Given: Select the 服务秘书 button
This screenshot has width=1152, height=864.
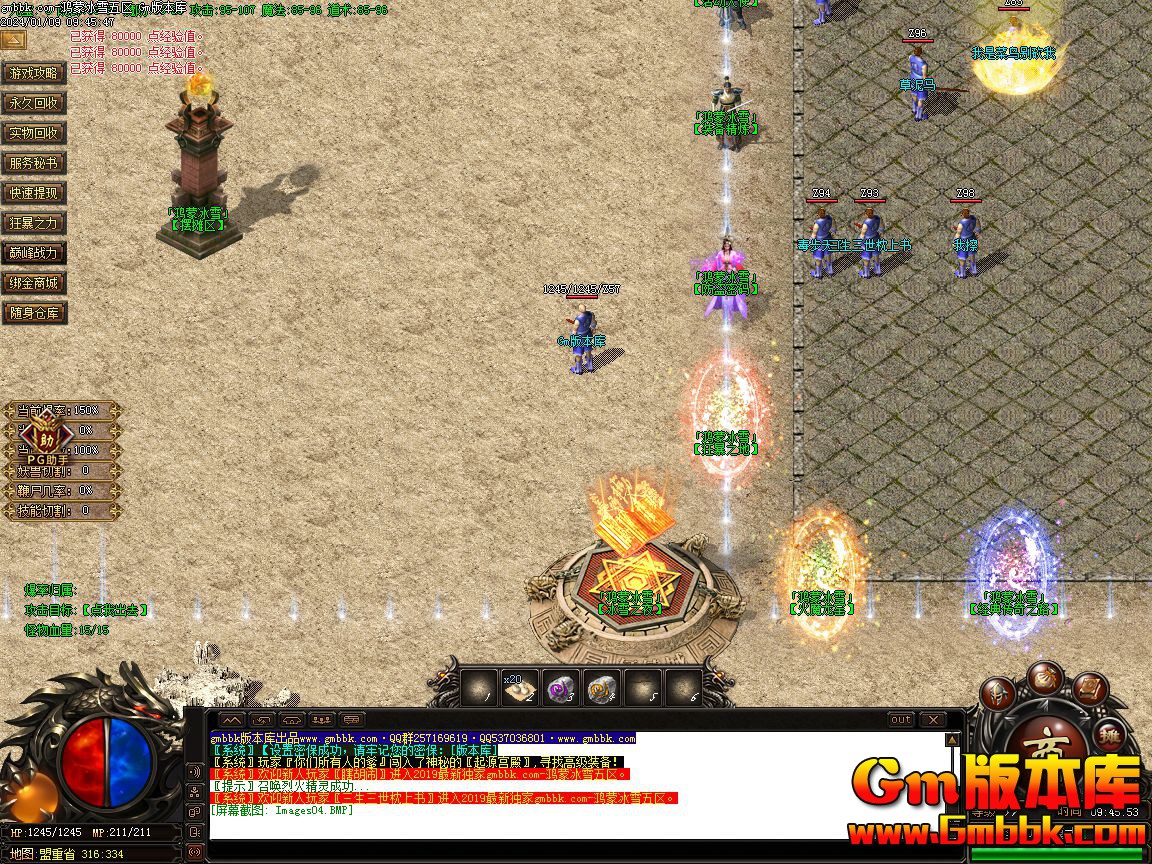Looking at the screenshot, I should (x=35, y=163).
